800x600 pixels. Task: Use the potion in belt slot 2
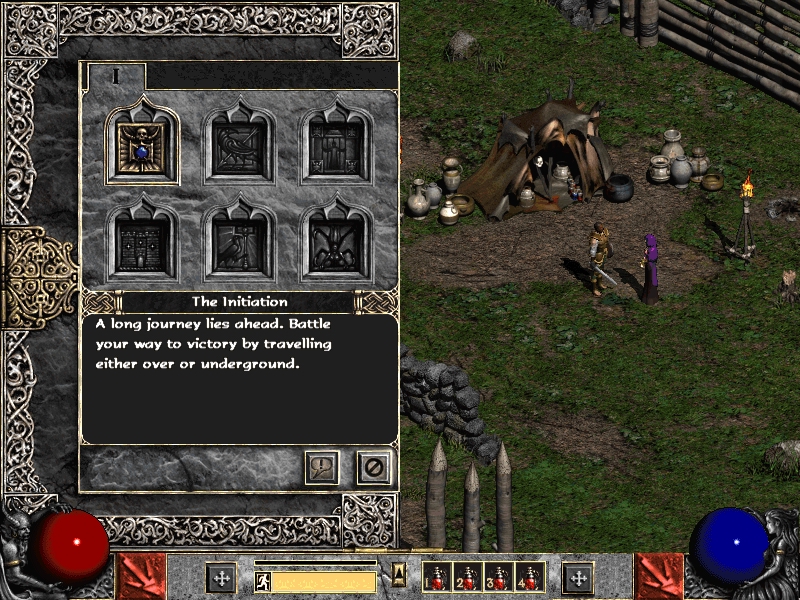pyautogui.click(x=467, y=578)
